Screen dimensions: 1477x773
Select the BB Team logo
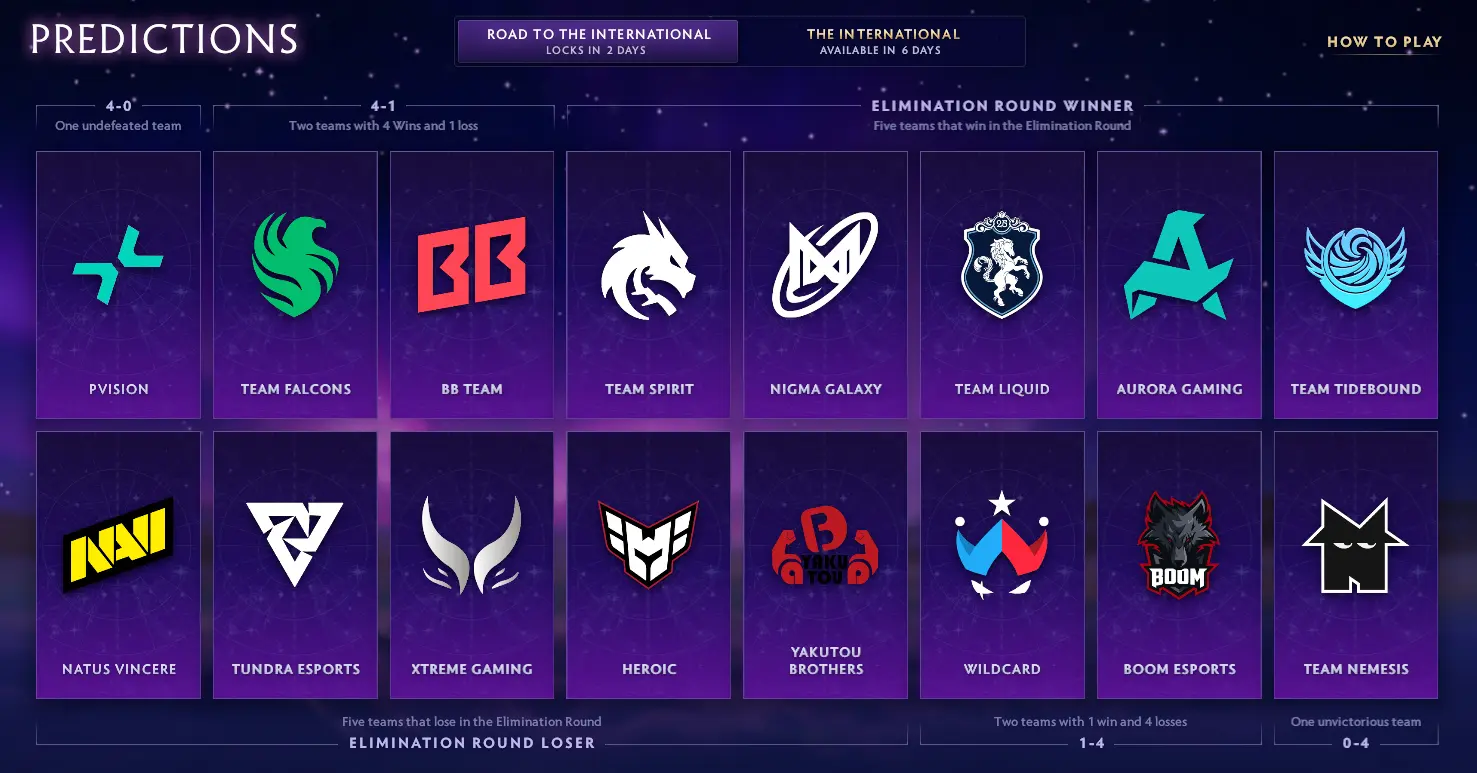[471, 265]
